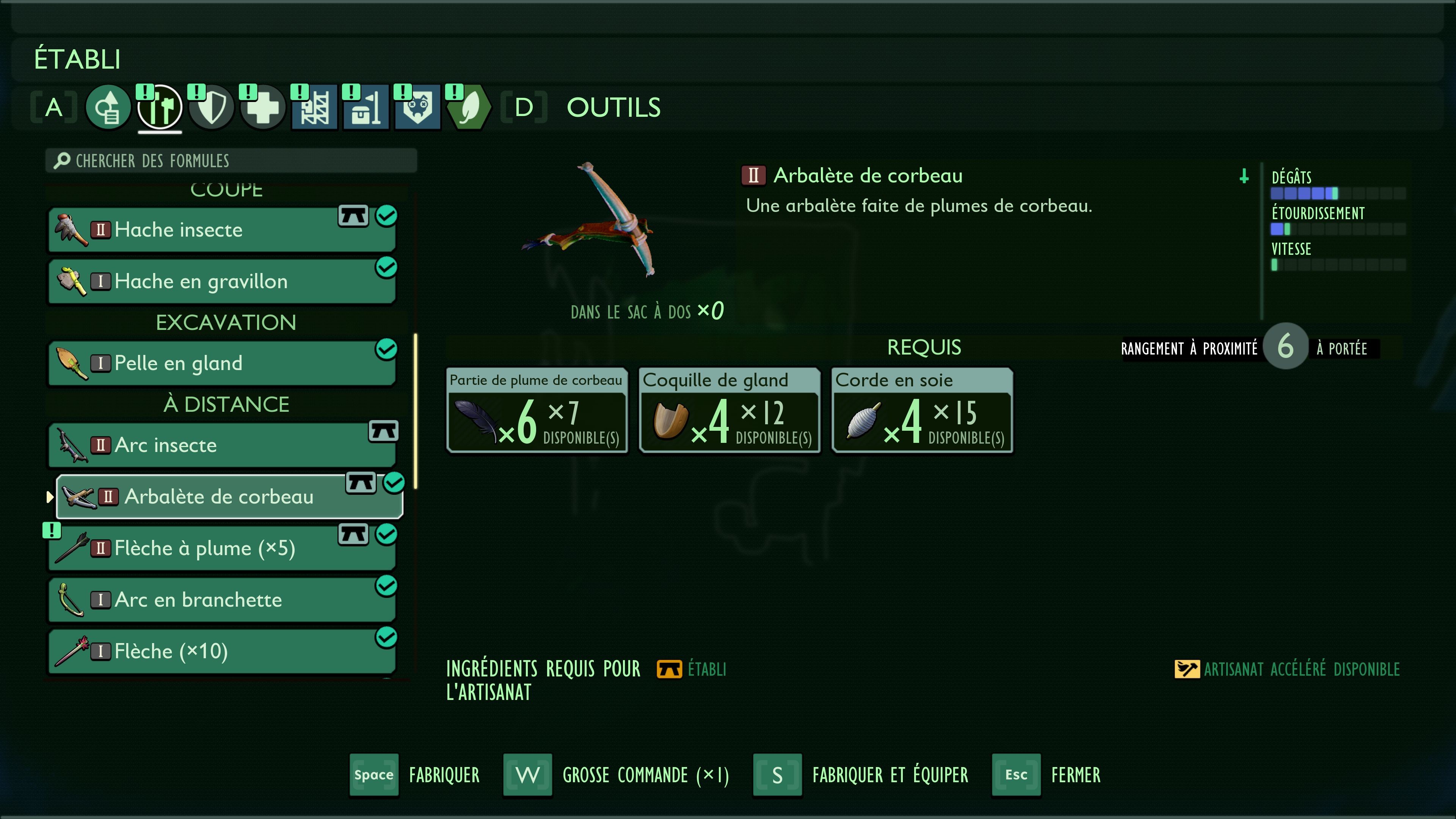Toggle the workbench icon on Flèche à plume
The image size is (1456, 819).
click(x=353, y=533)
